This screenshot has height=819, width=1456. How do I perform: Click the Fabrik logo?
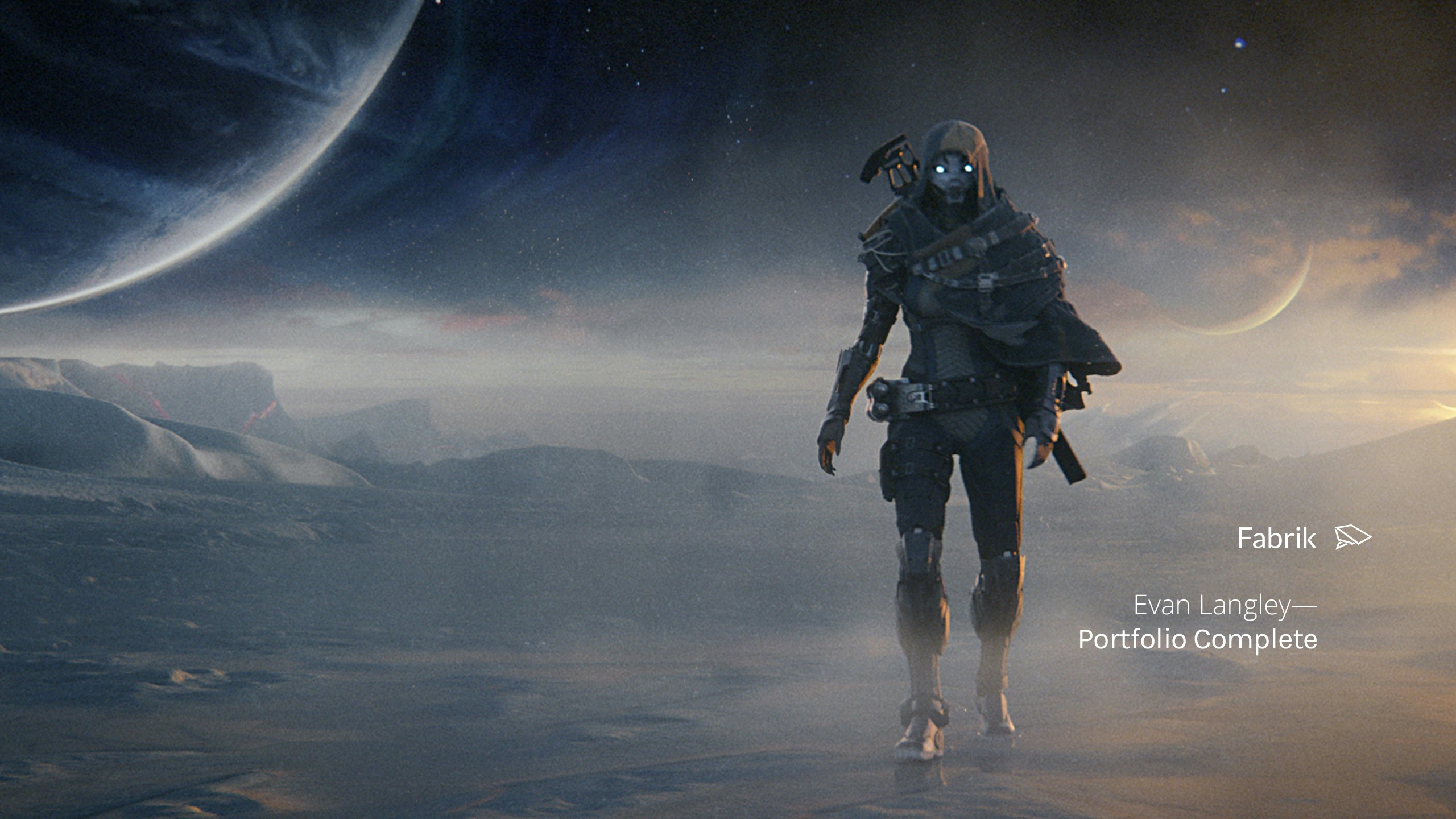[x=1303, y=538]
